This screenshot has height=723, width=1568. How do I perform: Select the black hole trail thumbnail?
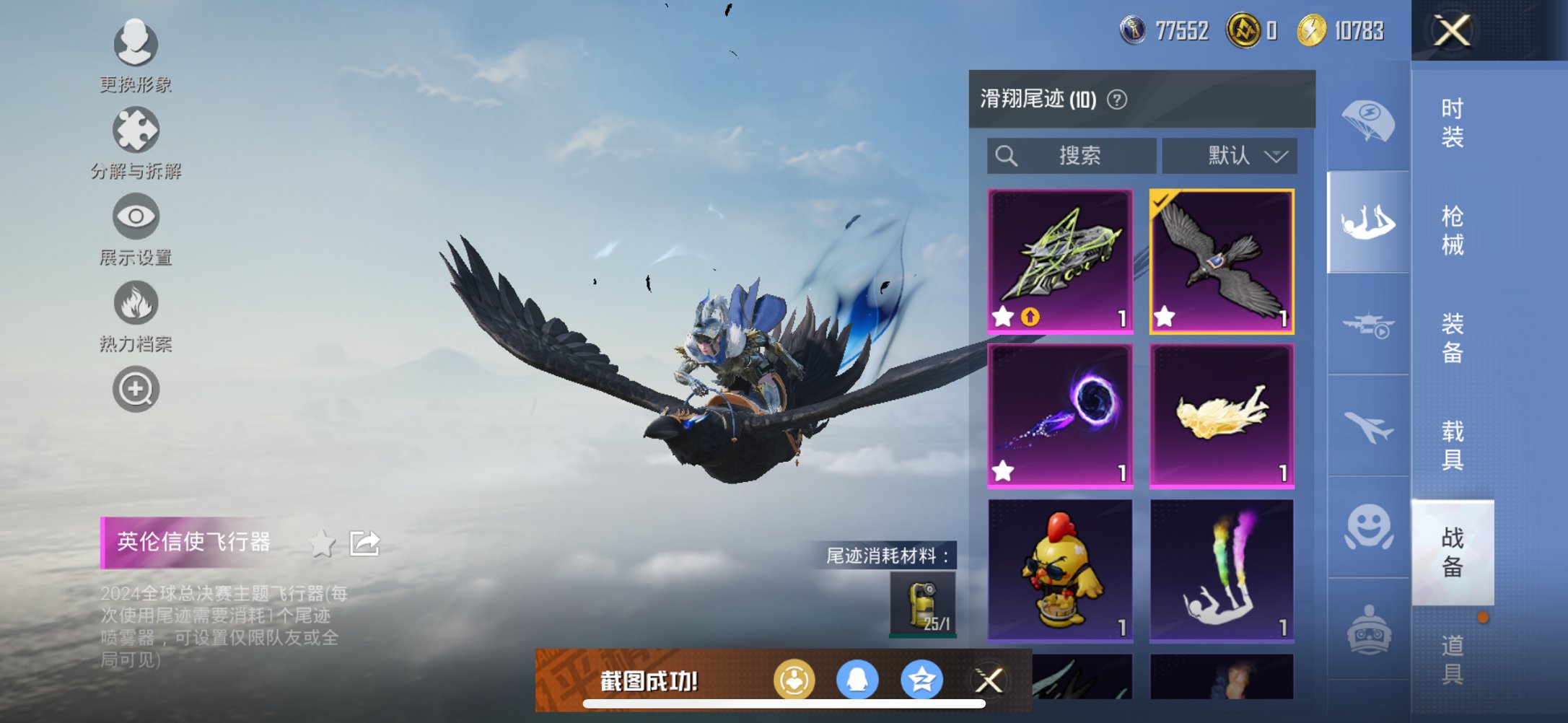pyautogui.click(x=1059, y=415)
